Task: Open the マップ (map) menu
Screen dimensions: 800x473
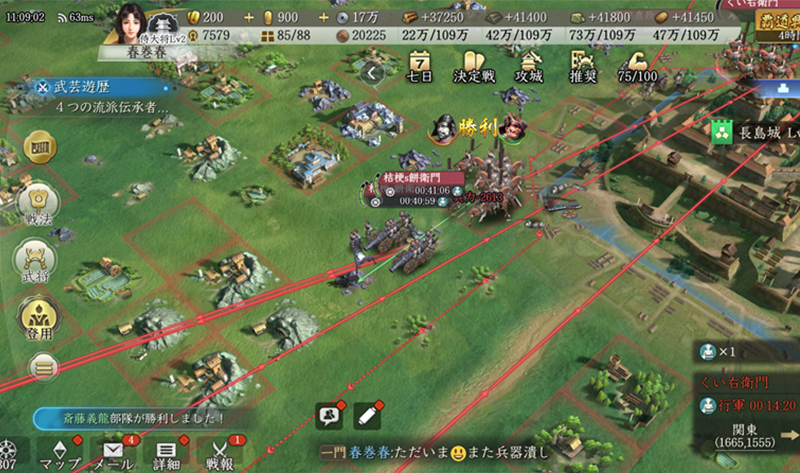Action: [59, 453]
